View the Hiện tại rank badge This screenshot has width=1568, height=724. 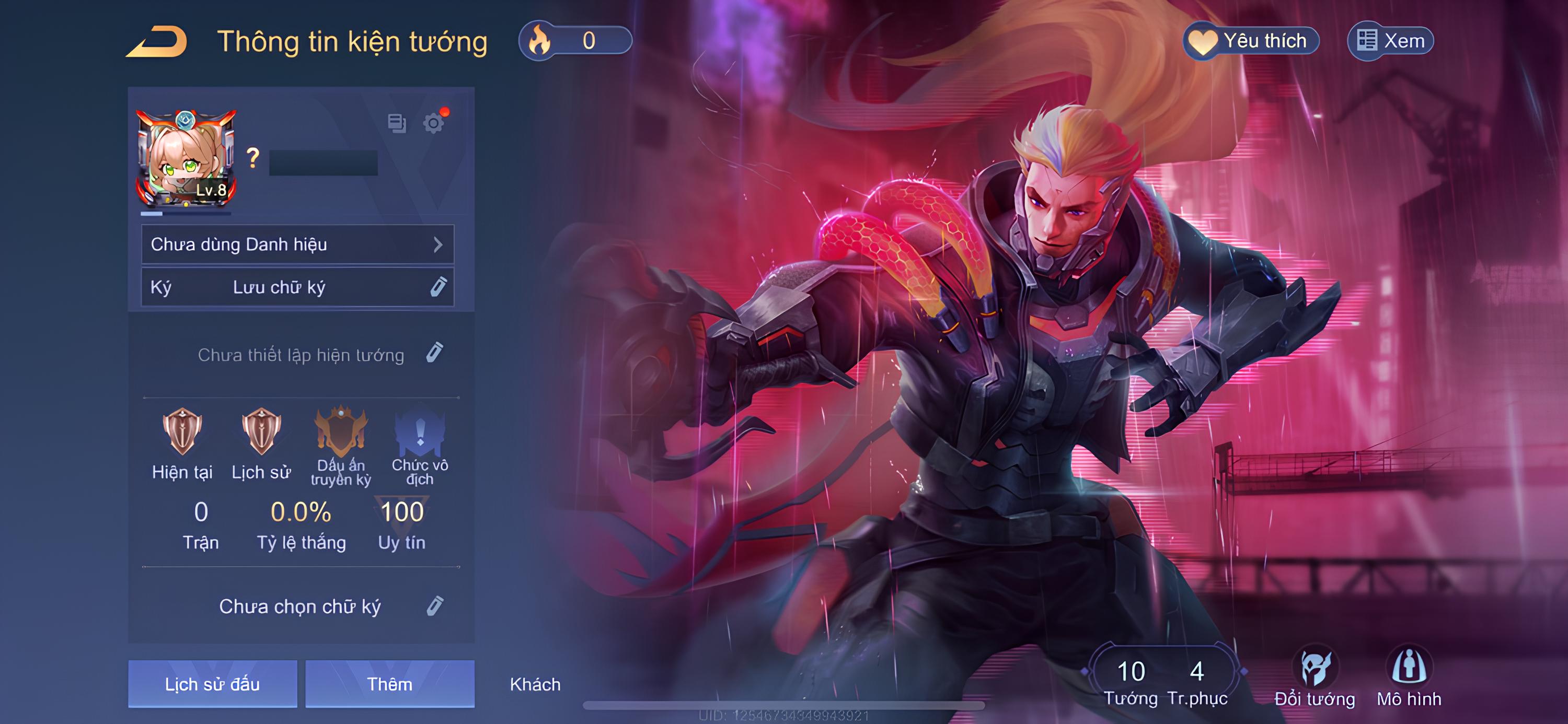(x=182, y=432)
